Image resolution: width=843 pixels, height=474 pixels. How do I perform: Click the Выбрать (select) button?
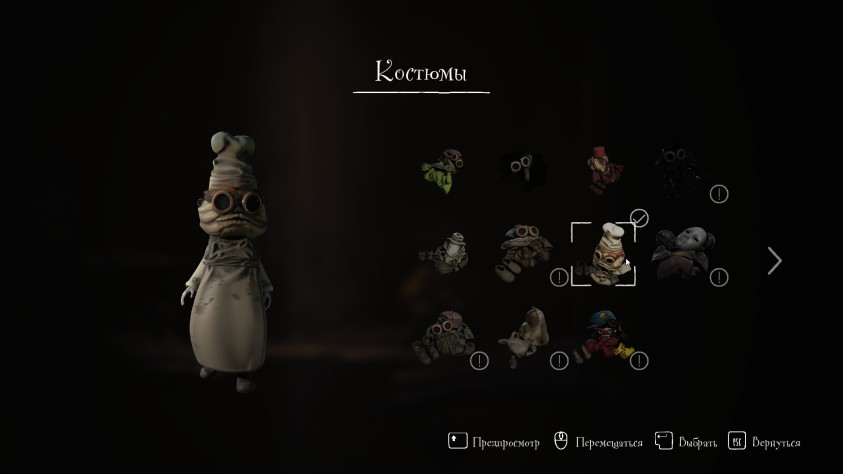tap(686, 441)
